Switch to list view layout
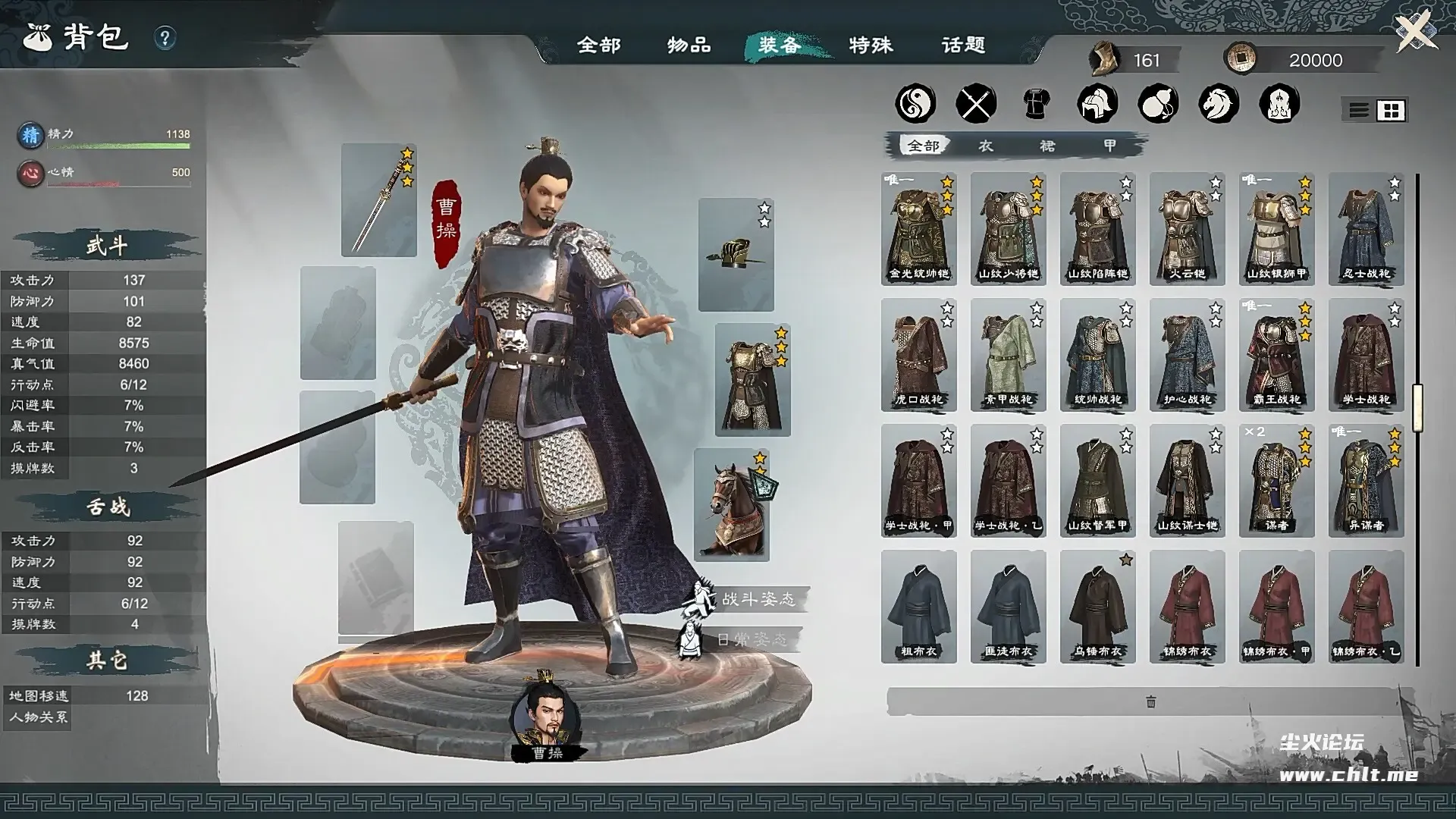 [x=1358, y=111]
